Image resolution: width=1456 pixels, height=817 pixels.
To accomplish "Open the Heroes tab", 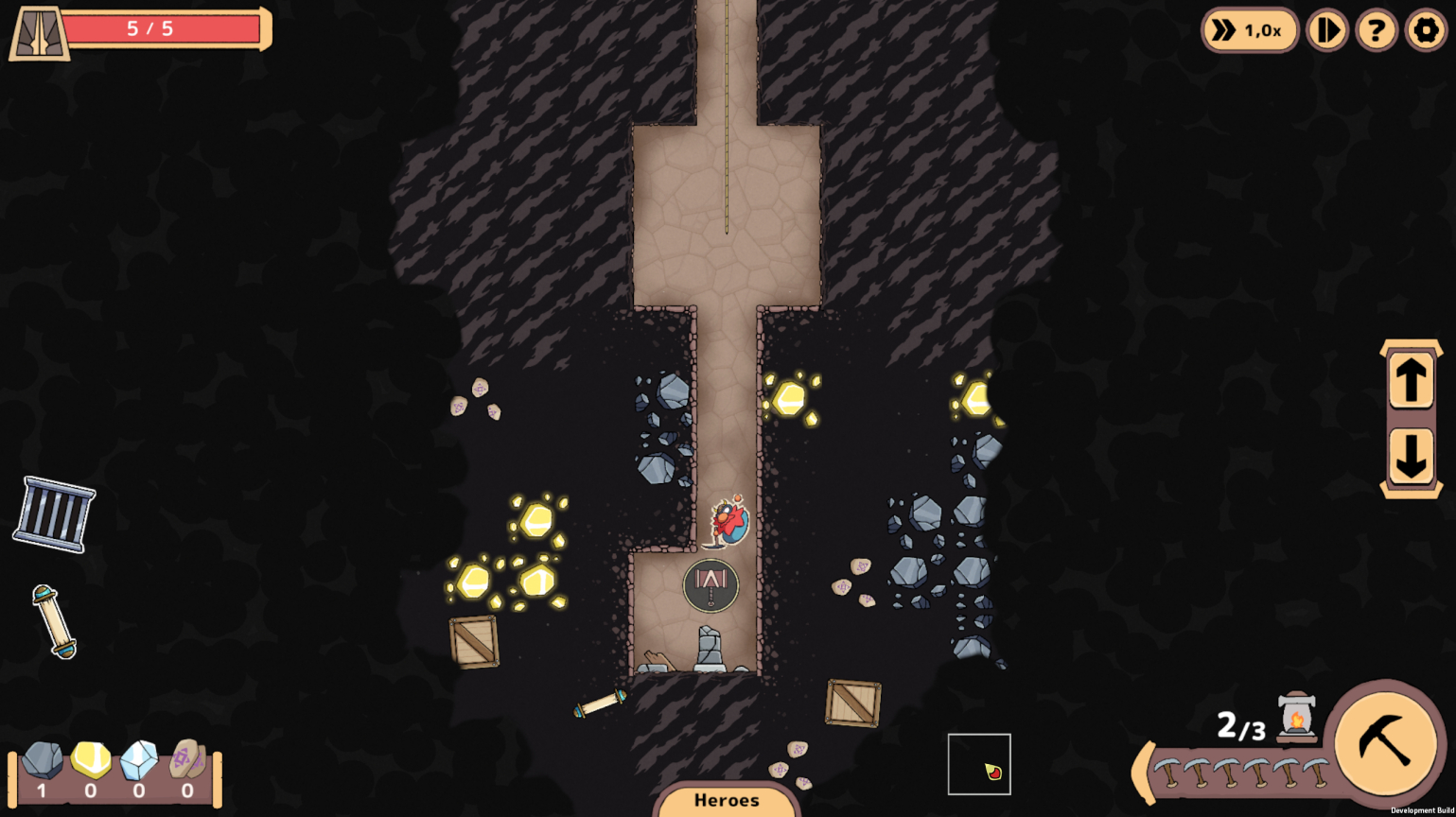I will pyautogui.click(x=727, y=801).
